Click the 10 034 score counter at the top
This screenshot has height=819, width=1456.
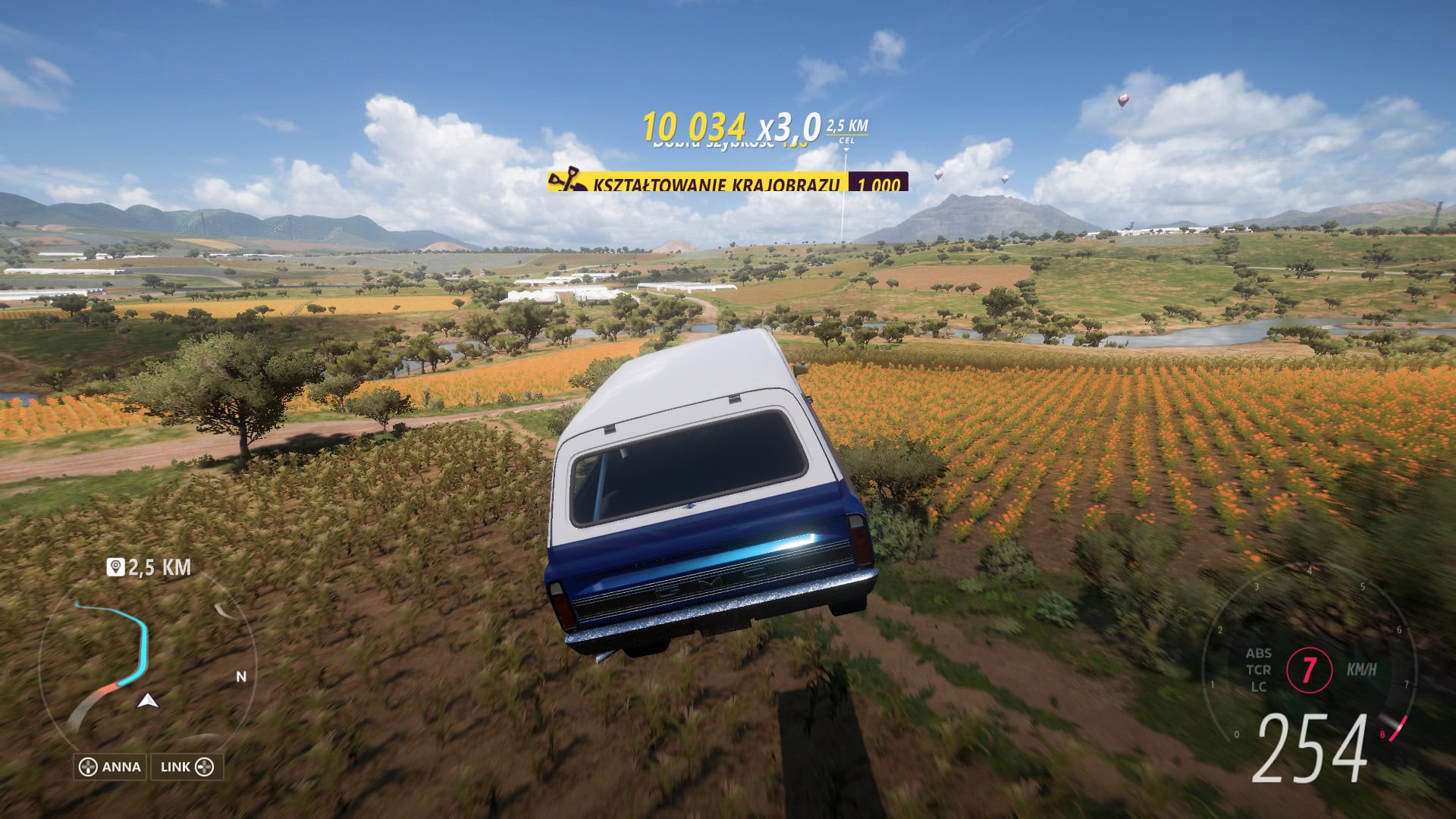695,124
